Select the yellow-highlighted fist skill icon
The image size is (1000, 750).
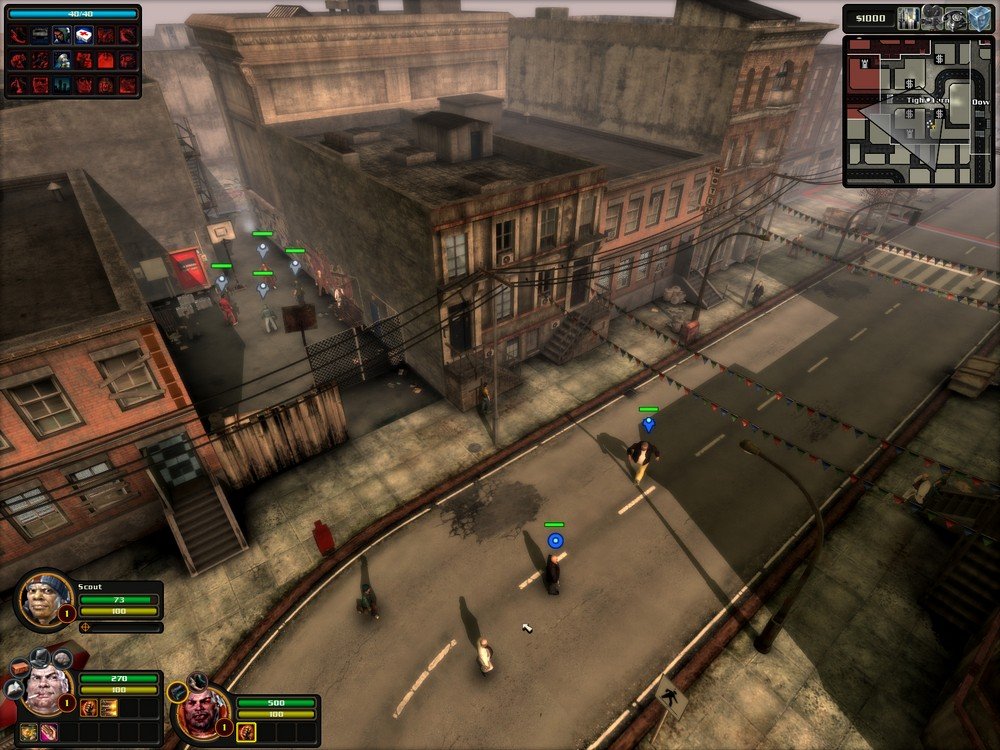click(246, 732)
